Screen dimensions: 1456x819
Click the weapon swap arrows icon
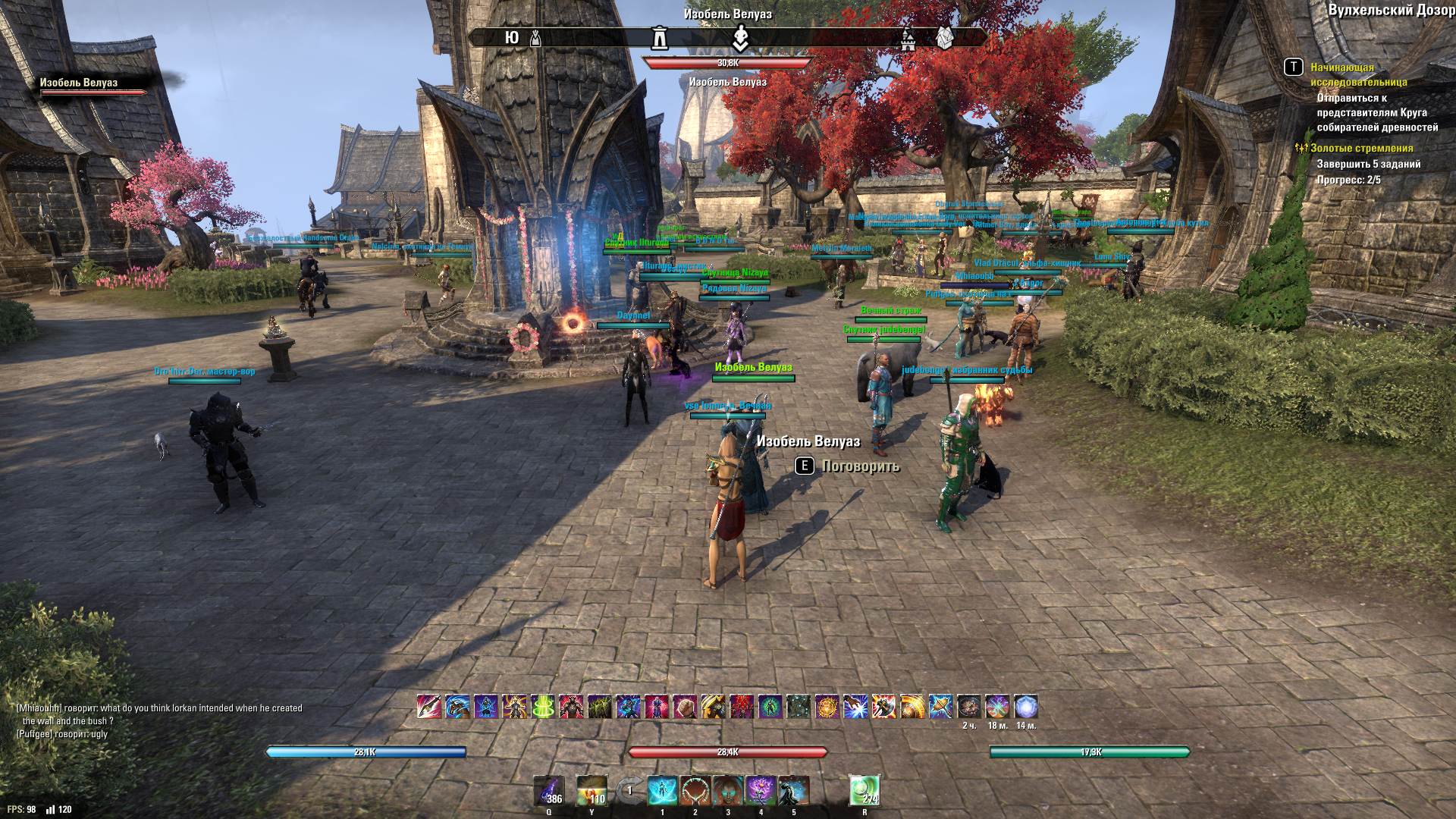[628, 791]
